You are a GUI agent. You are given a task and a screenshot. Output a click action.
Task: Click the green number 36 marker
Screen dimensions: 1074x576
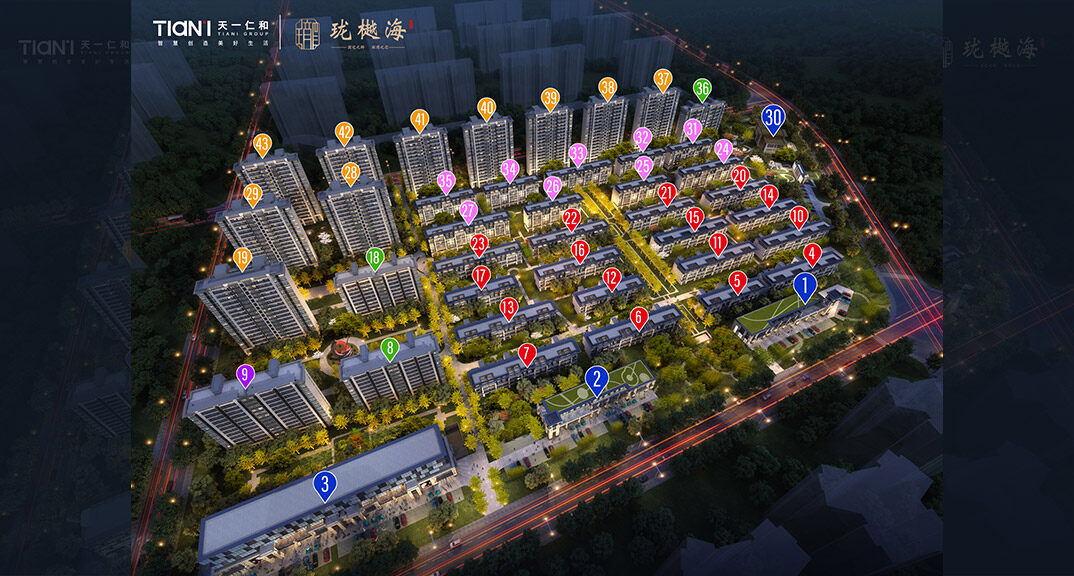pyautogui.click(x=702, y=89)
